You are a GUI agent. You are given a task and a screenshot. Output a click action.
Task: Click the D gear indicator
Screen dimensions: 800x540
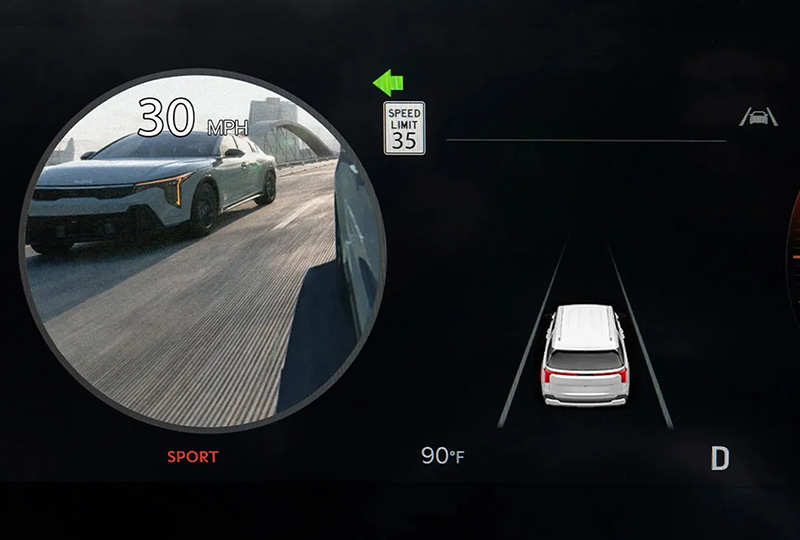[x=720, y=459]
